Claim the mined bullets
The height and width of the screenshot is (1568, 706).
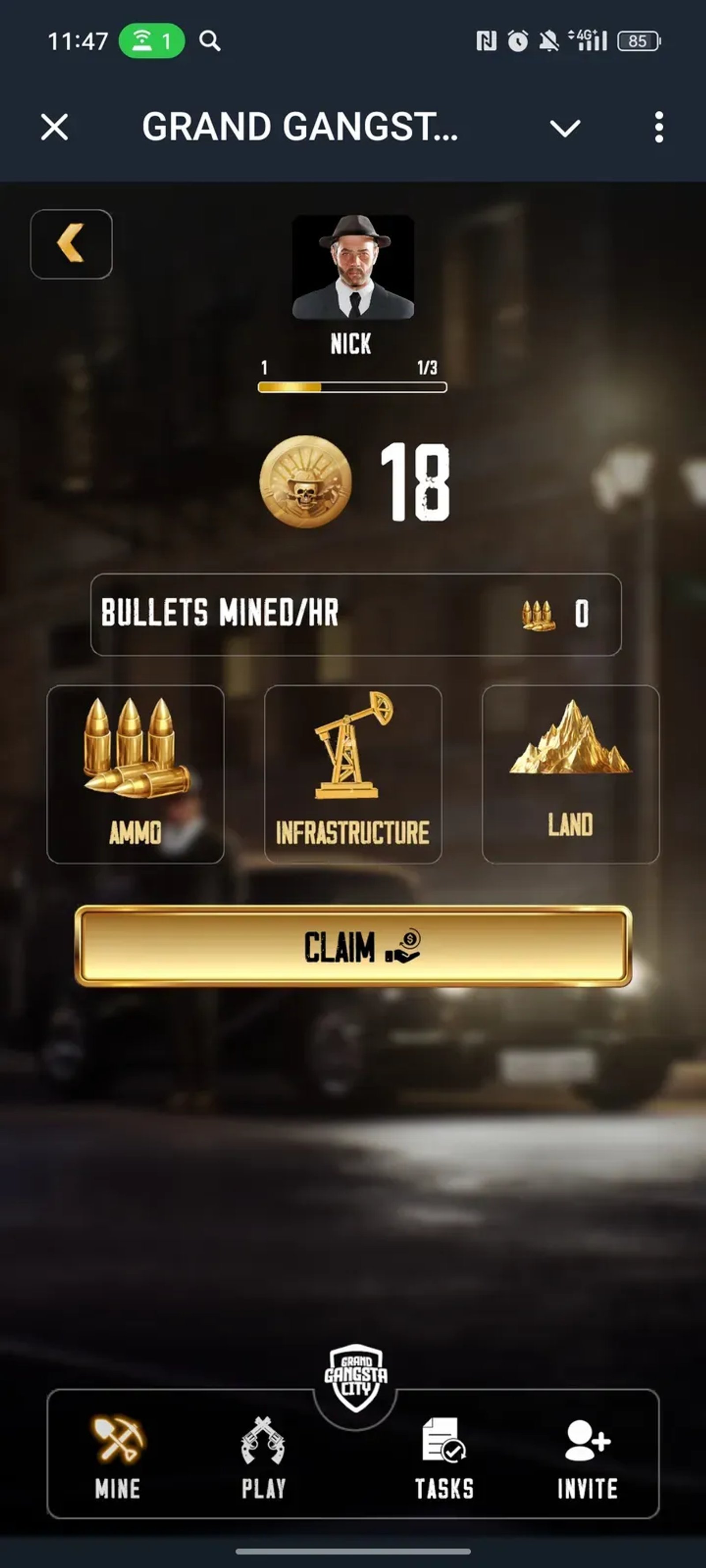[353, 946]
